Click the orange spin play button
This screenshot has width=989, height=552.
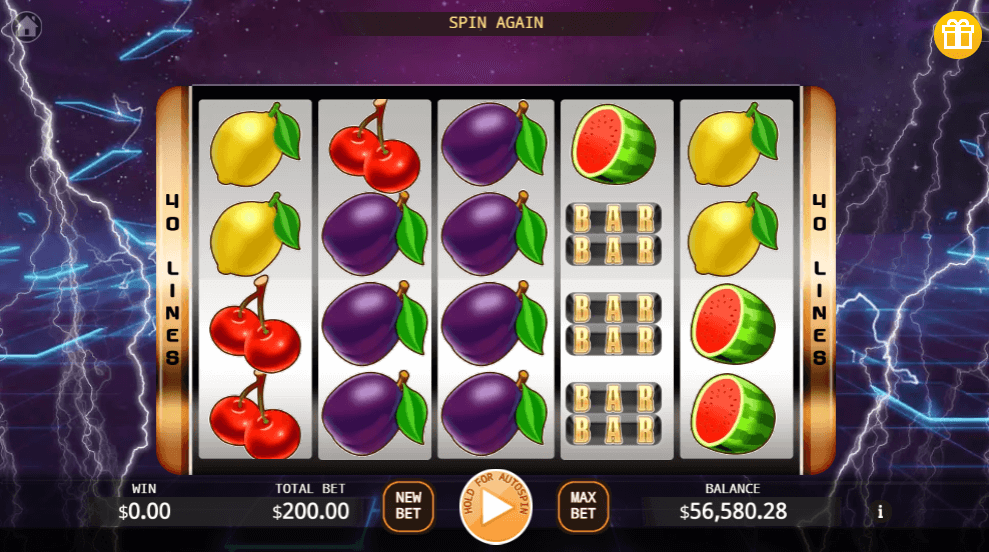[496, 506]
